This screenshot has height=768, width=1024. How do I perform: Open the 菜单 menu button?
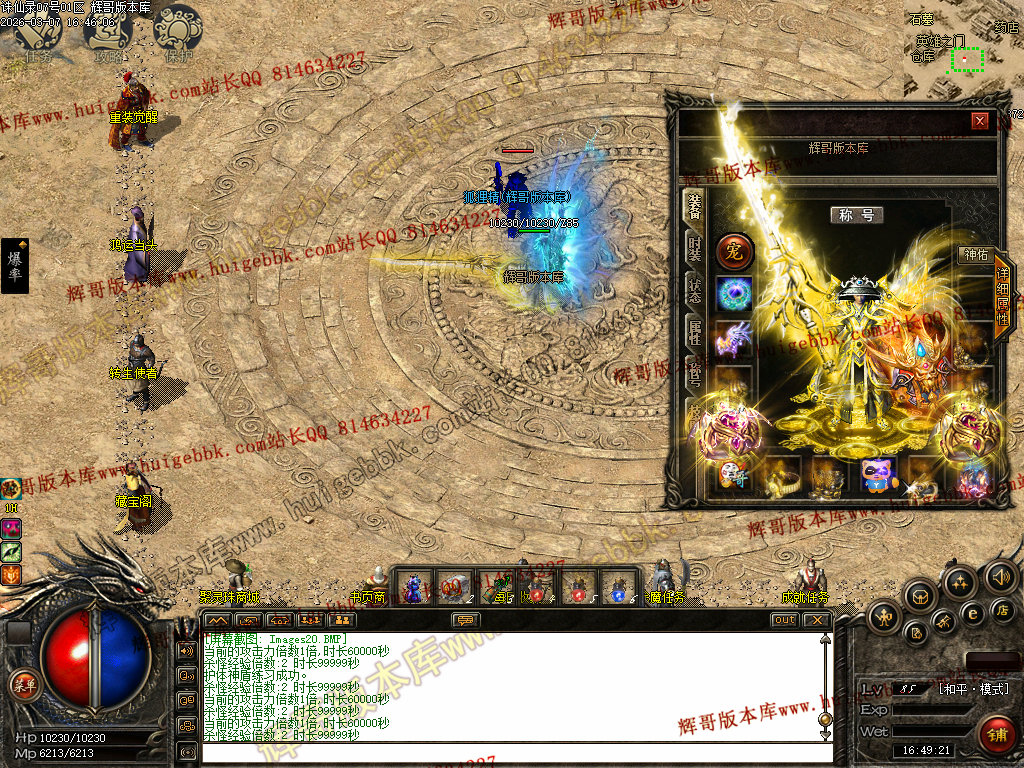click(23, 685)
